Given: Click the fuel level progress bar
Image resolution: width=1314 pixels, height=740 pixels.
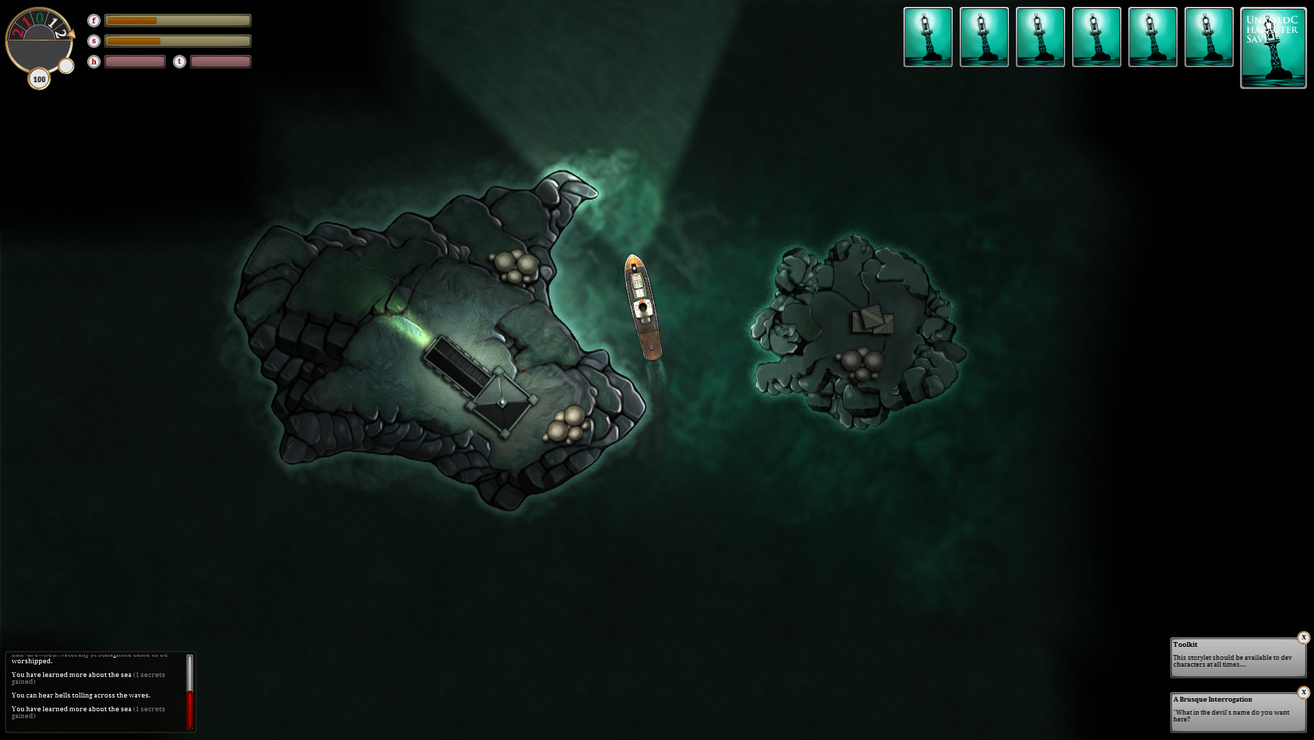Looking at the screenshot, I should 178,19.
